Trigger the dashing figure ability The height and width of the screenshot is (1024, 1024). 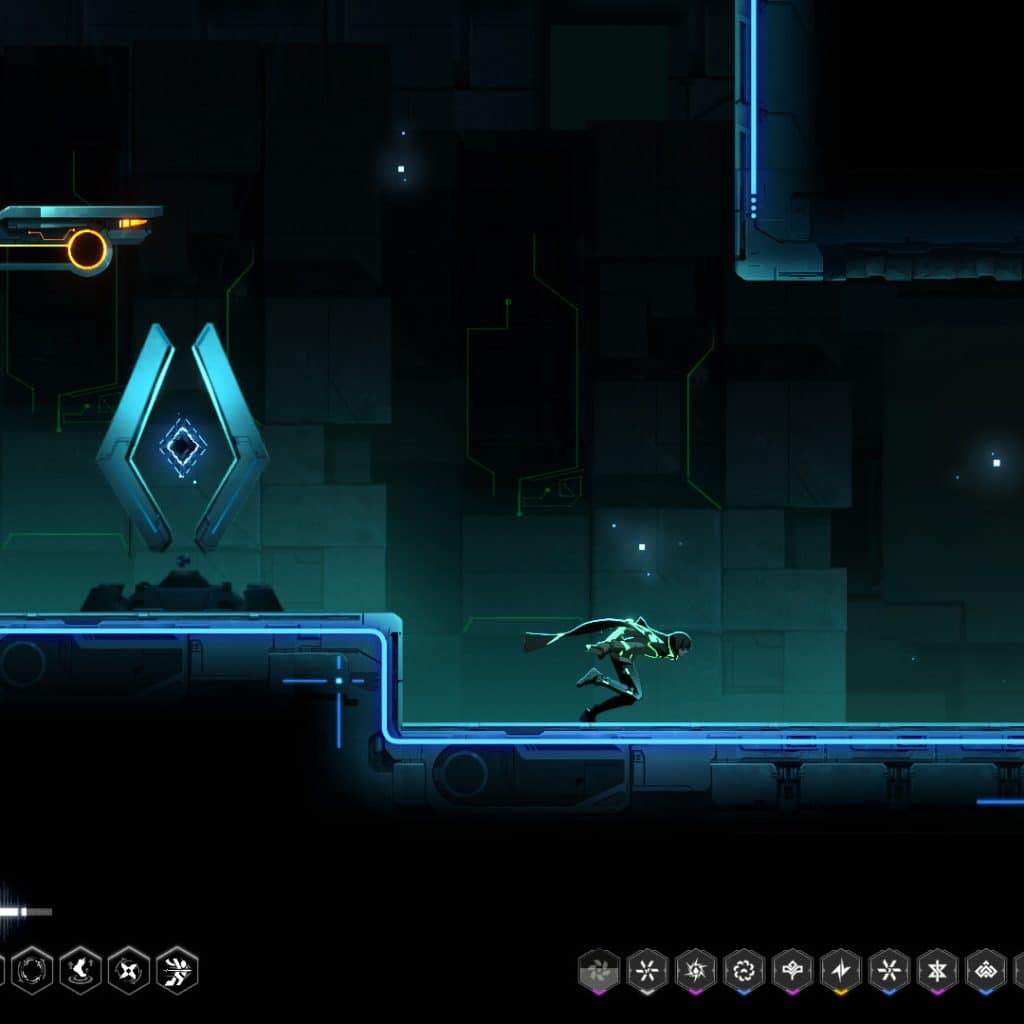(x=177, y=969)
